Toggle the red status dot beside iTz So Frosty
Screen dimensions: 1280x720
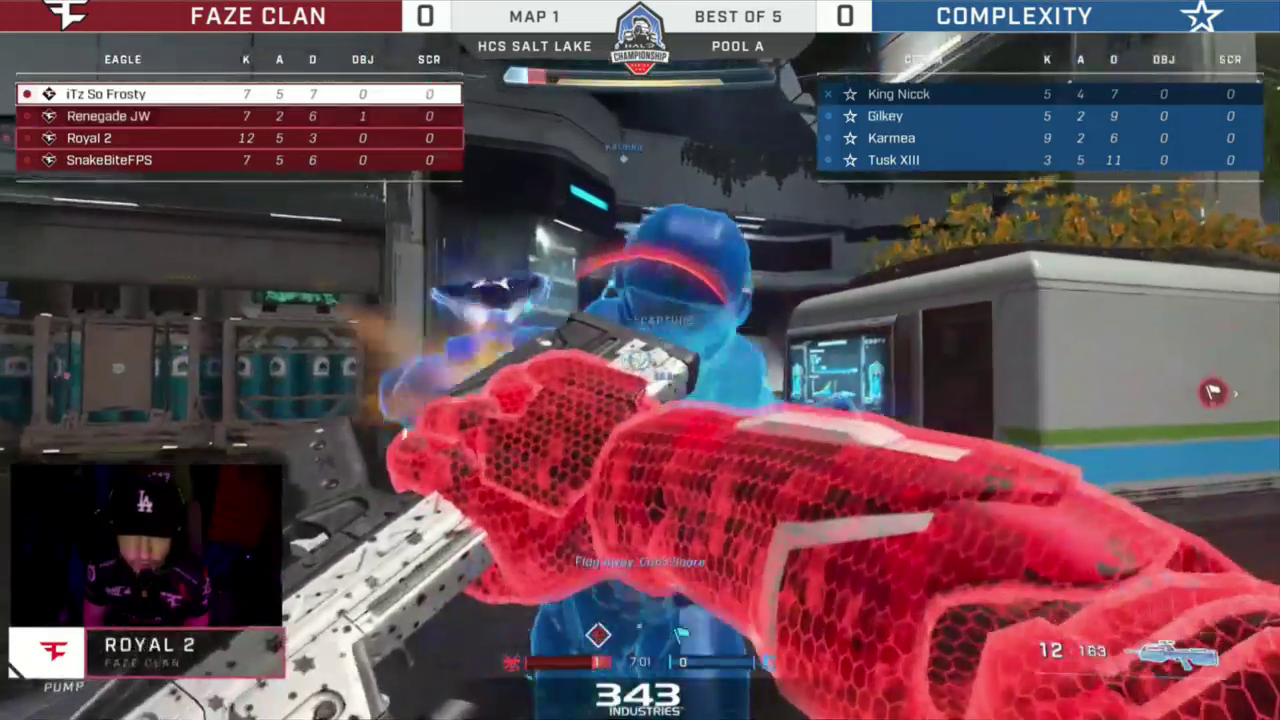(26, 93)
